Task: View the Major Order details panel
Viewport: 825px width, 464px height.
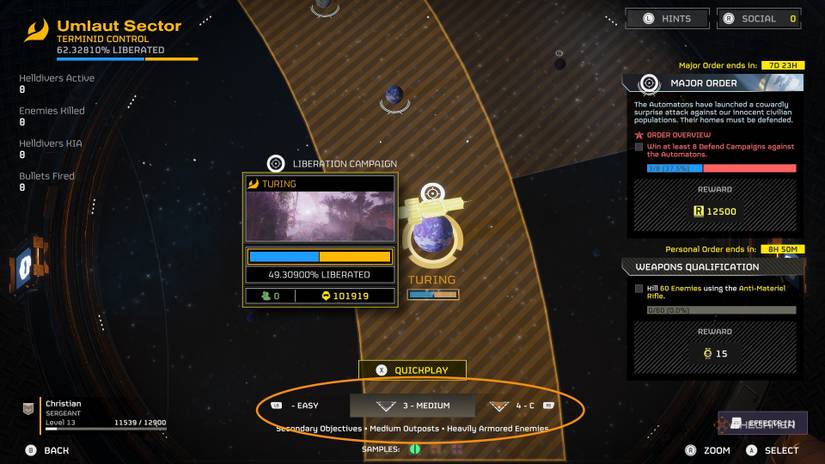Action: (x=712, y=82)
